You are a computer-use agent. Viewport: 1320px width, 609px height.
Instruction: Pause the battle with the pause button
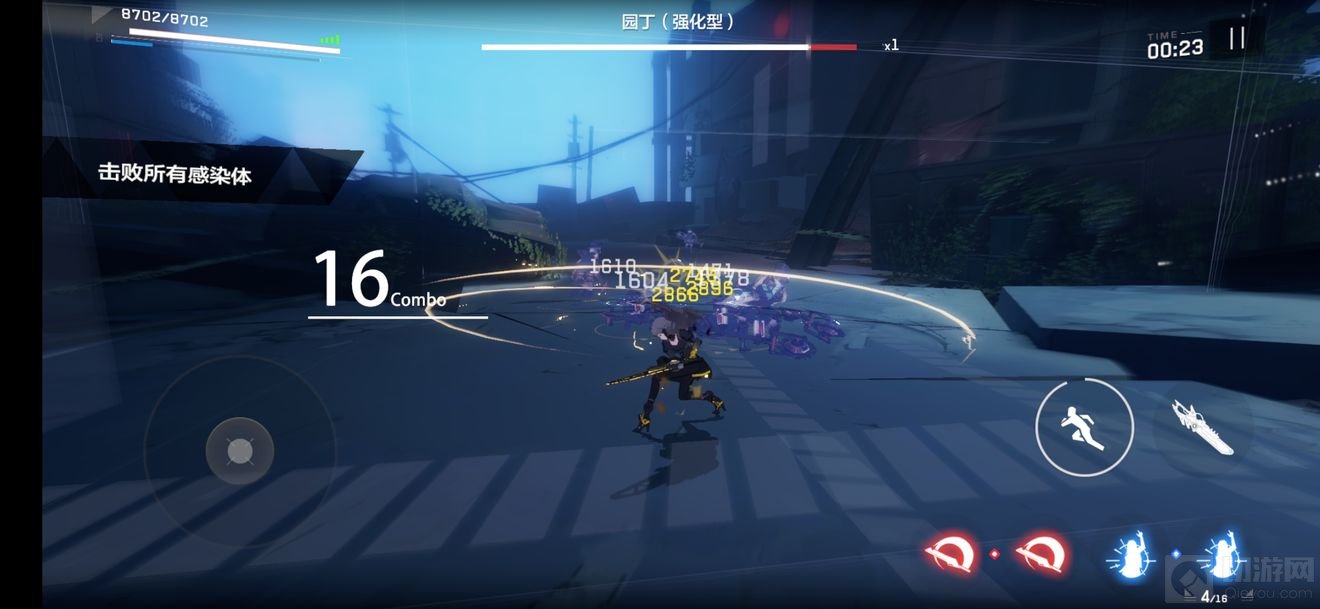click(1237, 38)
